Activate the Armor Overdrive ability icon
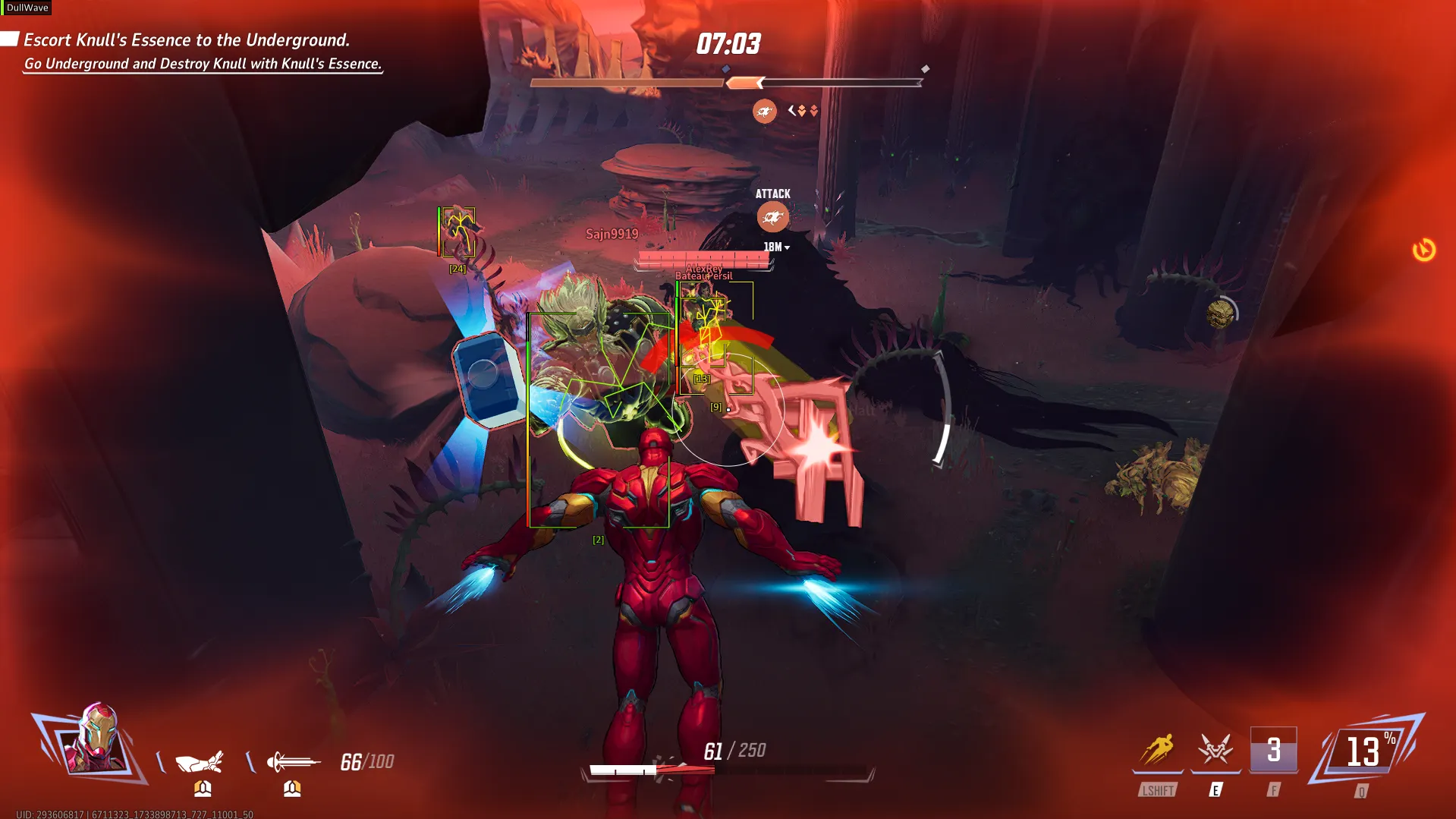The width and height of the screenshot is (1456, 819). coord(1215,751)
